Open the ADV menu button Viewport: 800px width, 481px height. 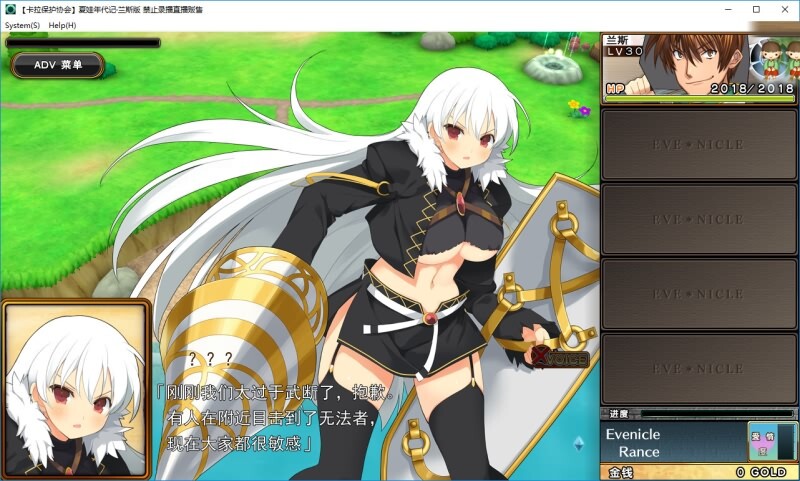(58, 65)
